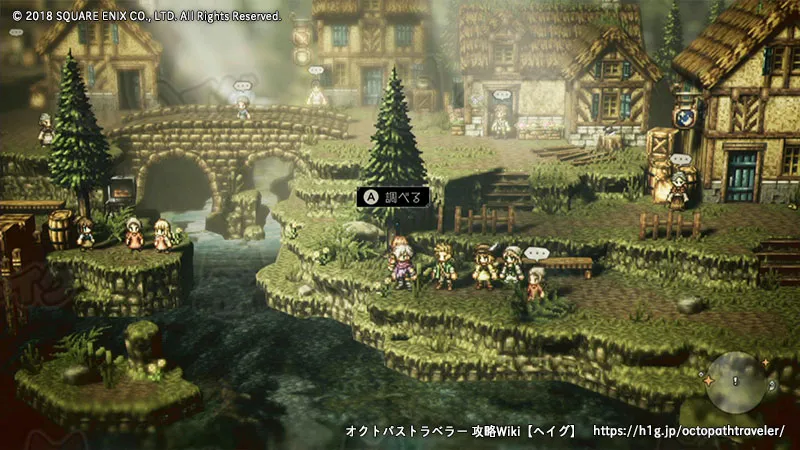Open the circular minimap radar
Viewport: 800px width, 450px height.
[x=736, y=381]
